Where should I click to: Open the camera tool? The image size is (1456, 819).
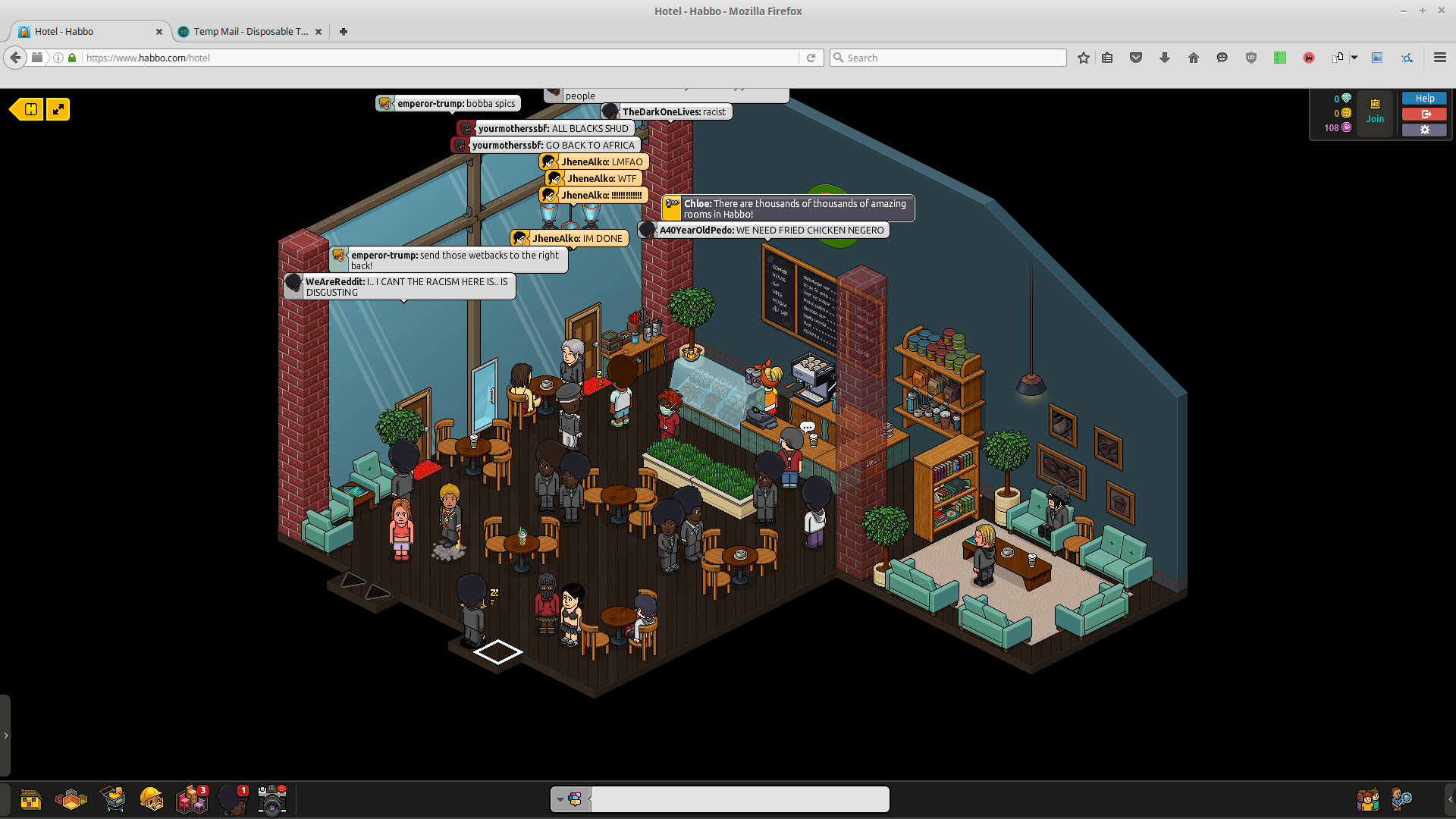(272, 799)
